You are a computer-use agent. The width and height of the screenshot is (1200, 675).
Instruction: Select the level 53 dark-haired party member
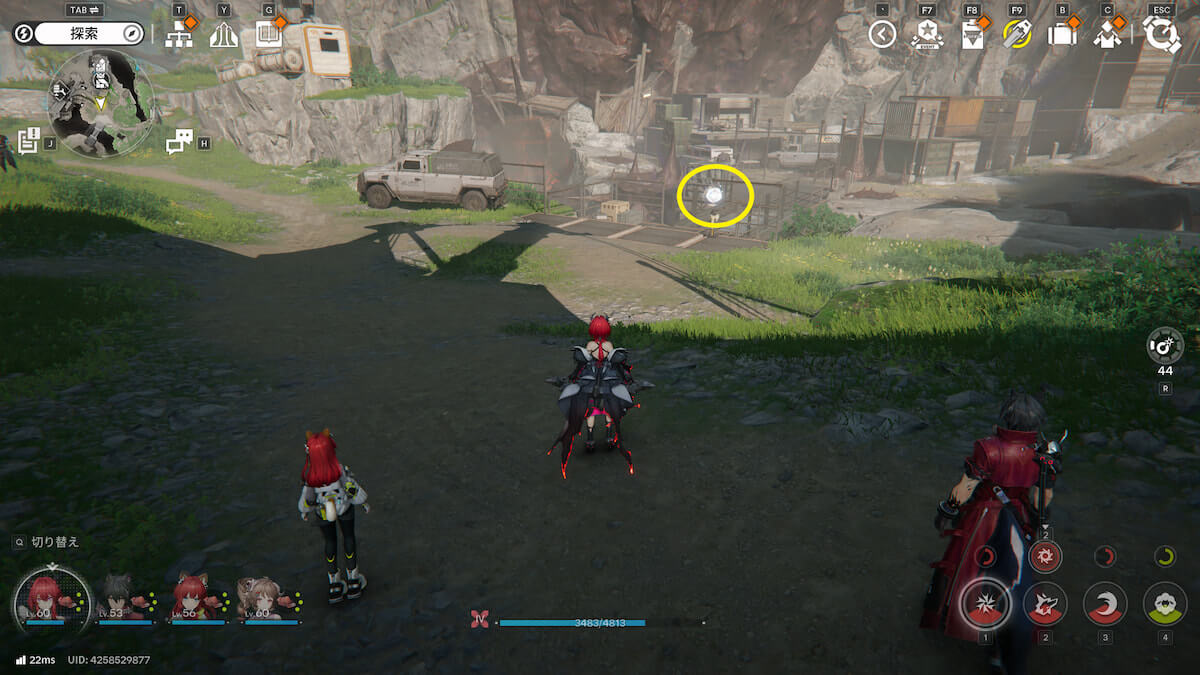(x=119, y=598)
